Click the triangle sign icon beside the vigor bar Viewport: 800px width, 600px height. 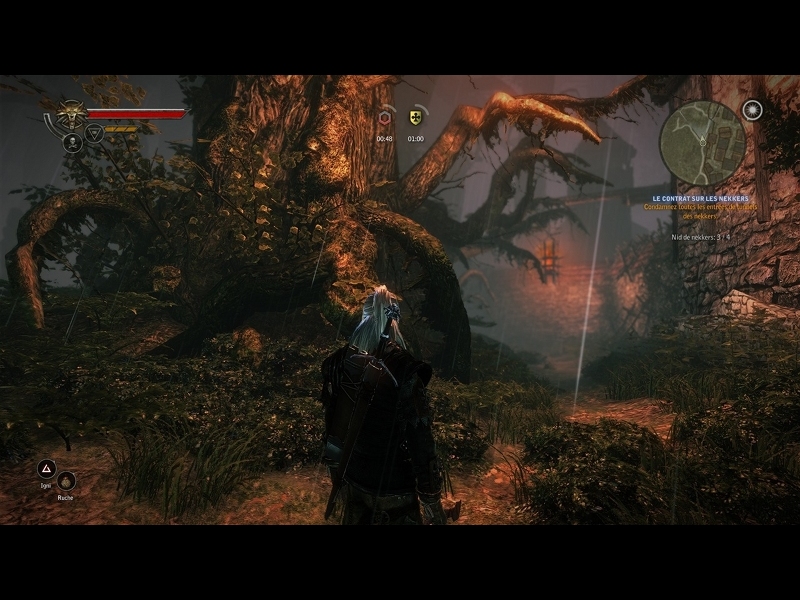click(x=94, y=133)
